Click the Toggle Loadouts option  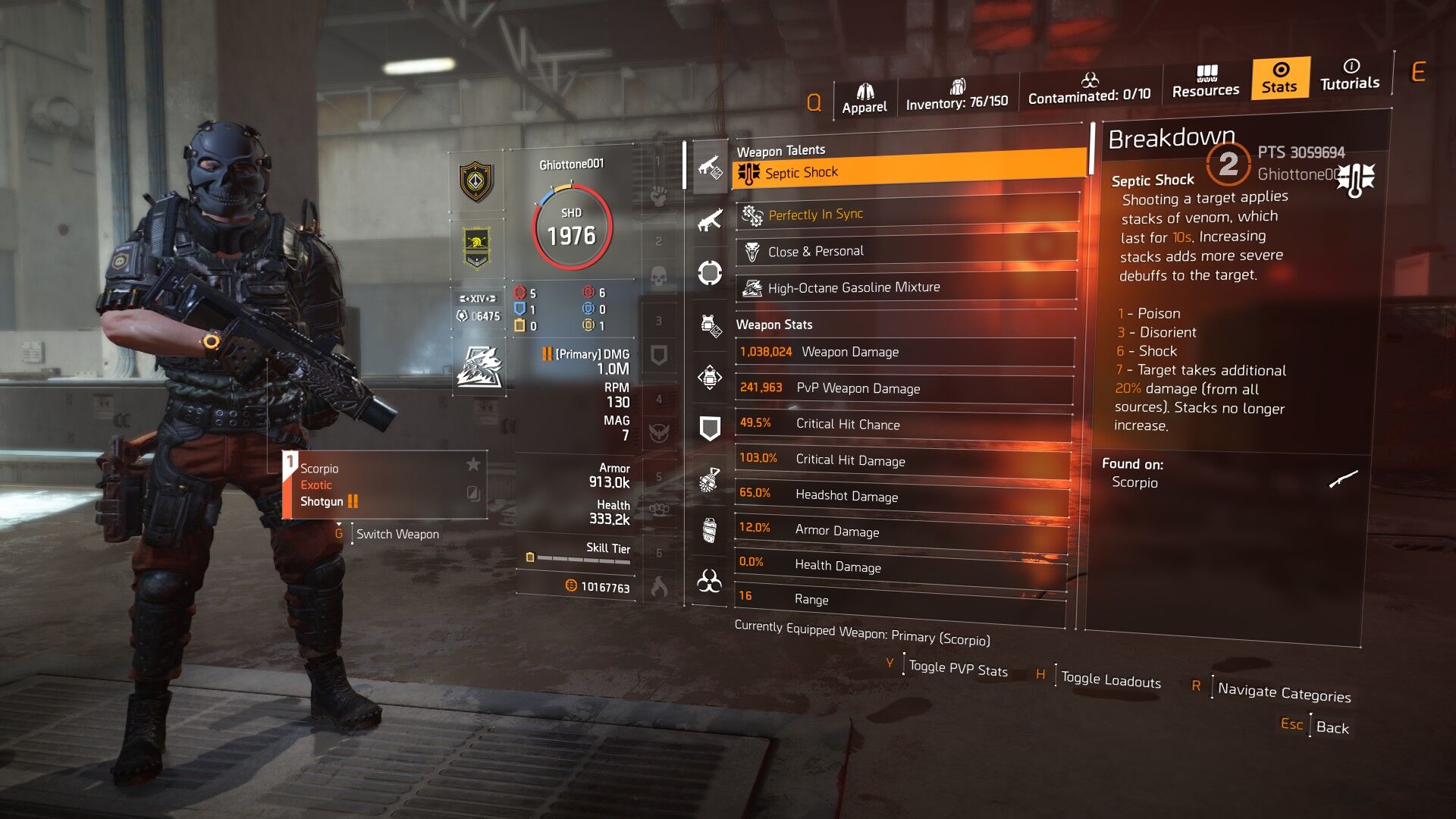click(1110, 680)
